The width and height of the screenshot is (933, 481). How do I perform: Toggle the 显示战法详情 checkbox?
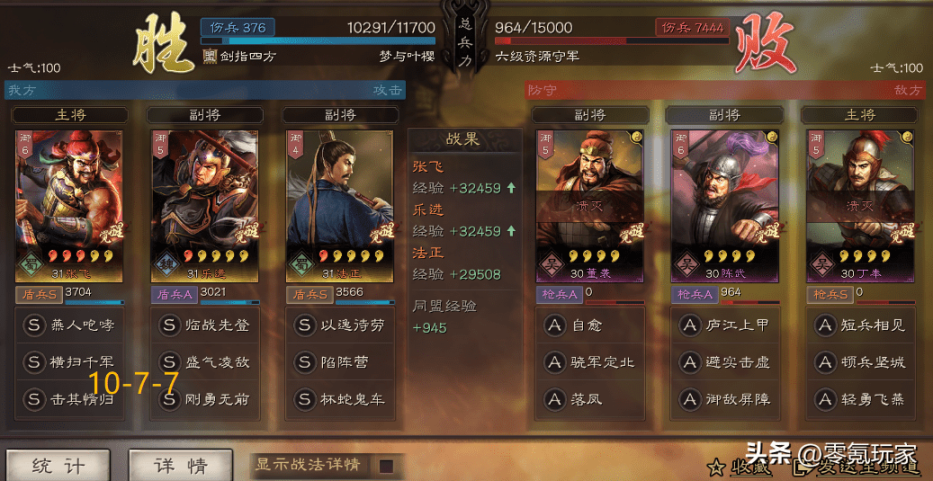[x=386, y=465]
